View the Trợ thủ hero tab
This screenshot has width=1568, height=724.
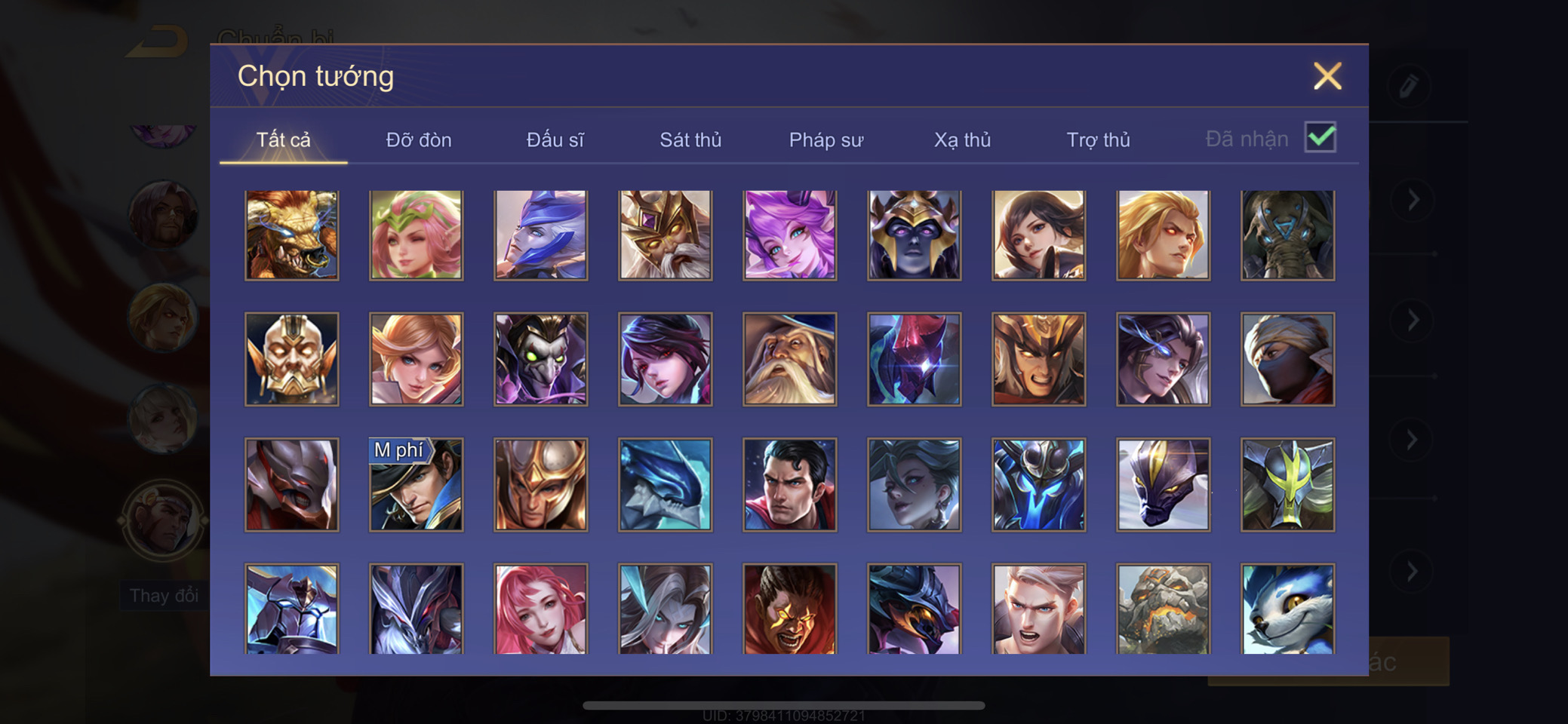(x=1098, y=140)
